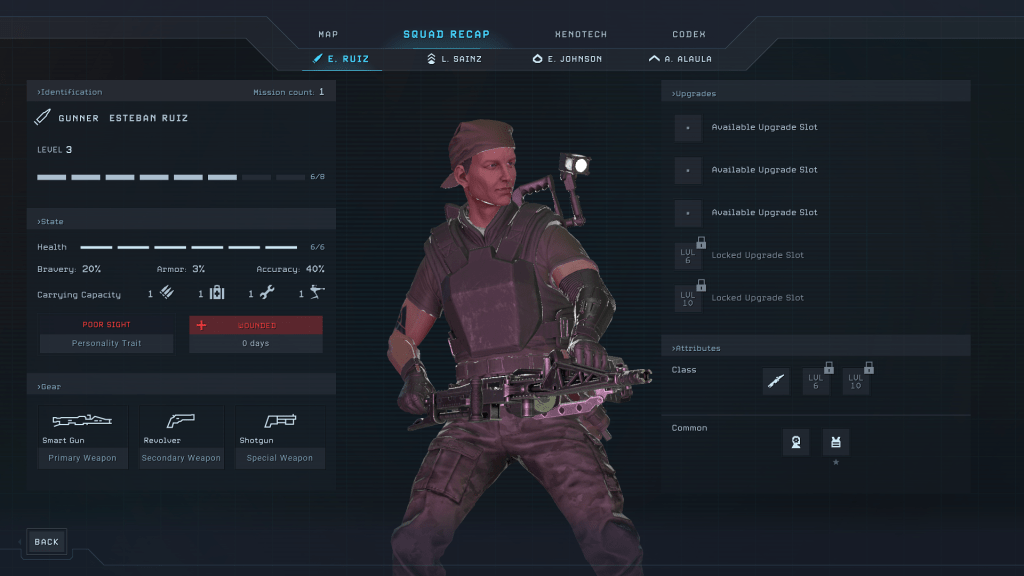Image resolution: width=1024 pixels, height=576 pixels.
Task: Inspect the Poor Sight personality trait
Action: click(106, 334)
